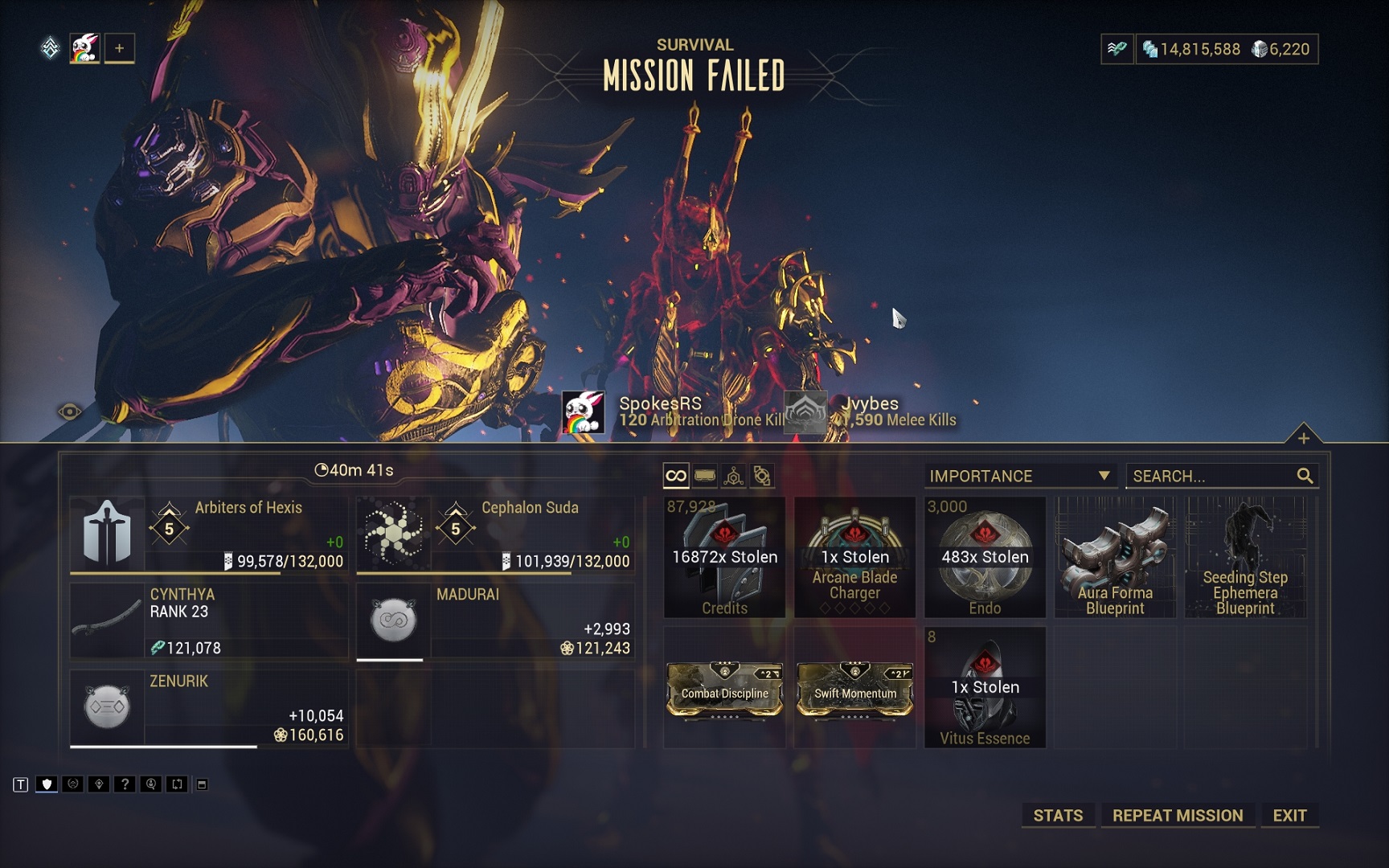Open the mission STATS screen
Viewport: 1389px width, 868px height.
1058,815
